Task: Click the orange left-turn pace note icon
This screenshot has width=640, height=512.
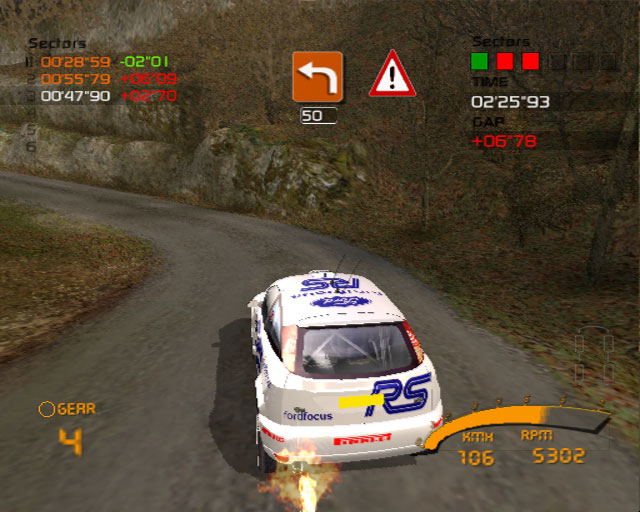Action: [317, 76]
